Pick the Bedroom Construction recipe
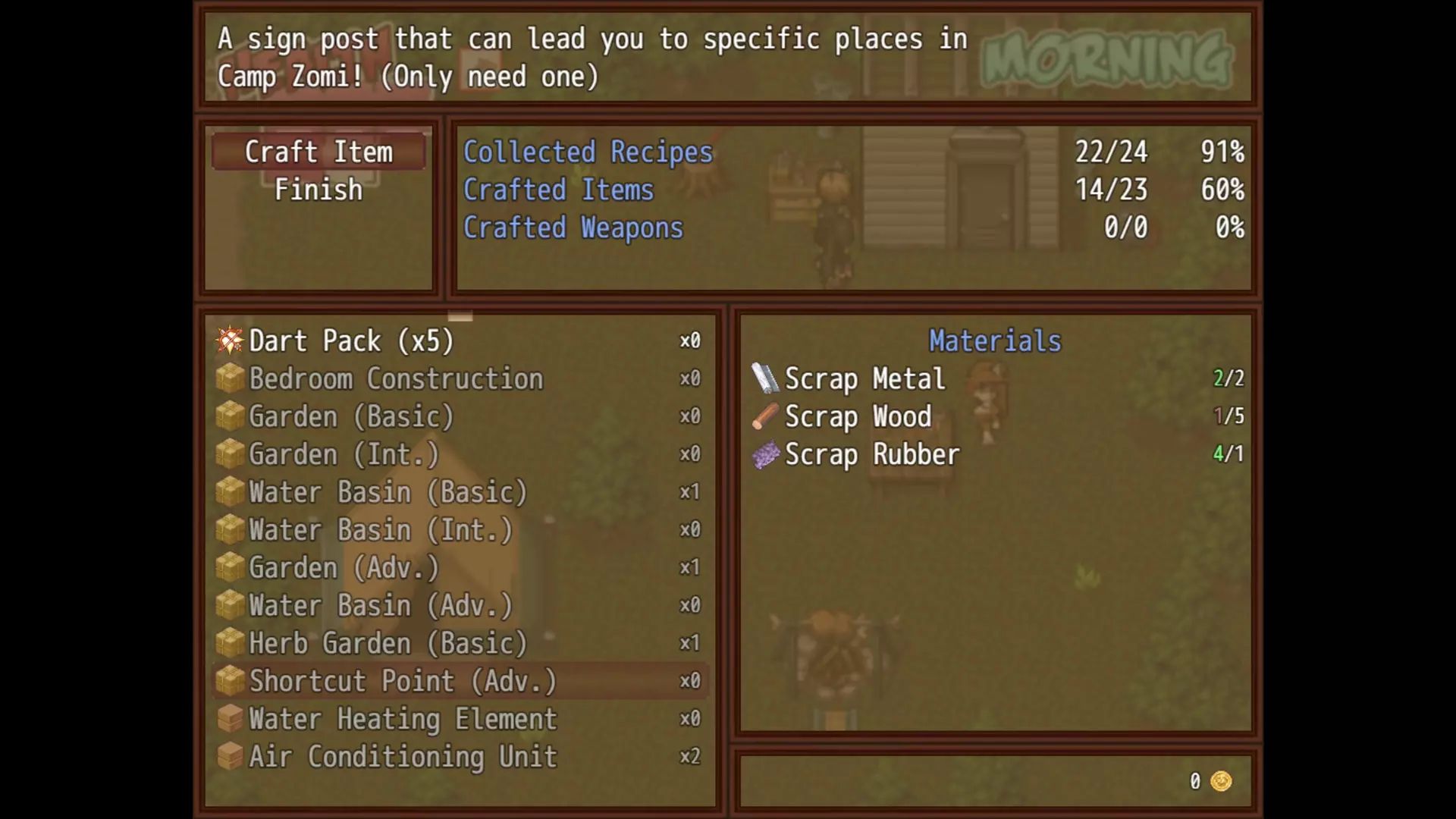1456x819 pixels. pos(396,378)
